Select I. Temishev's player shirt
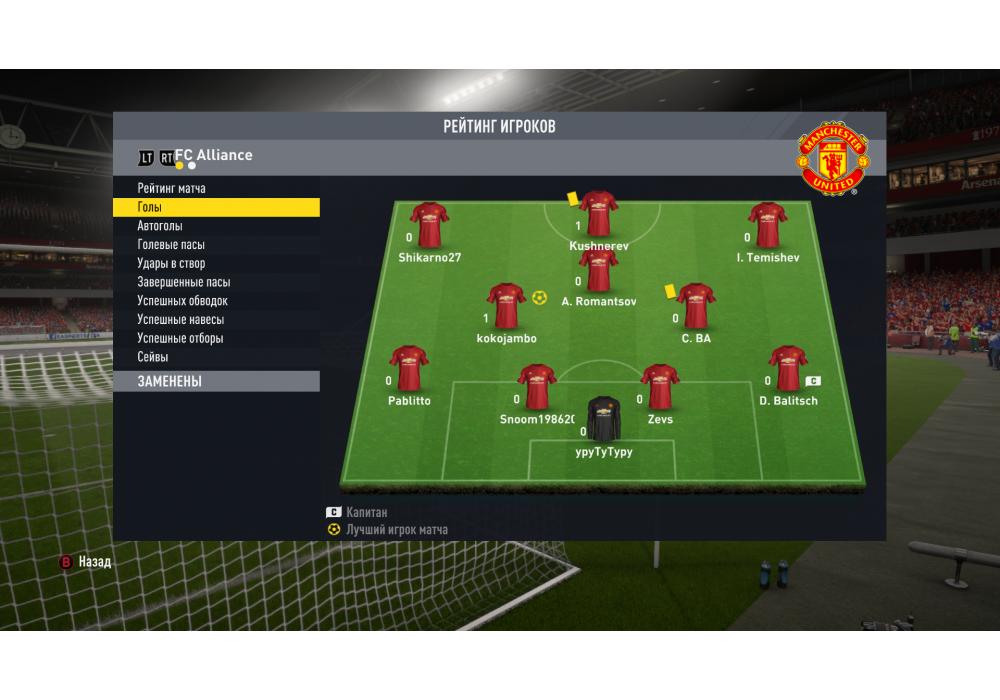Screen dimensions: 1000x700 767,225
